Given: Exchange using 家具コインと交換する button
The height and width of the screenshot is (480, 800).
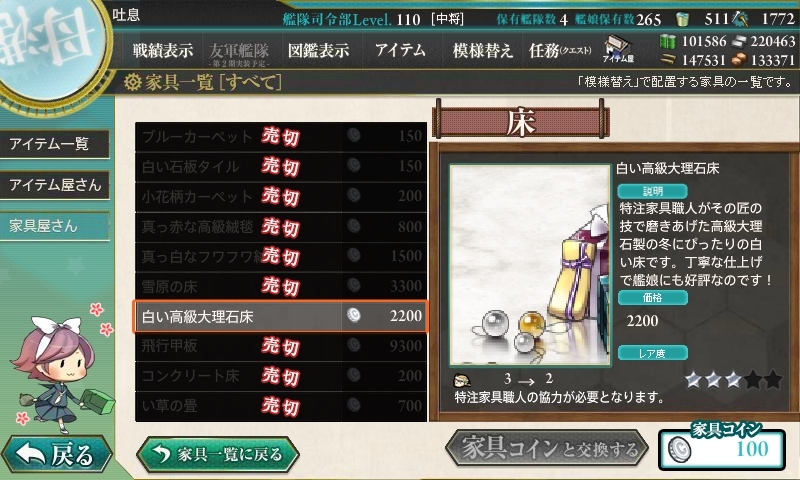Looking at the screenshot, I should click(x=548, y=450).
